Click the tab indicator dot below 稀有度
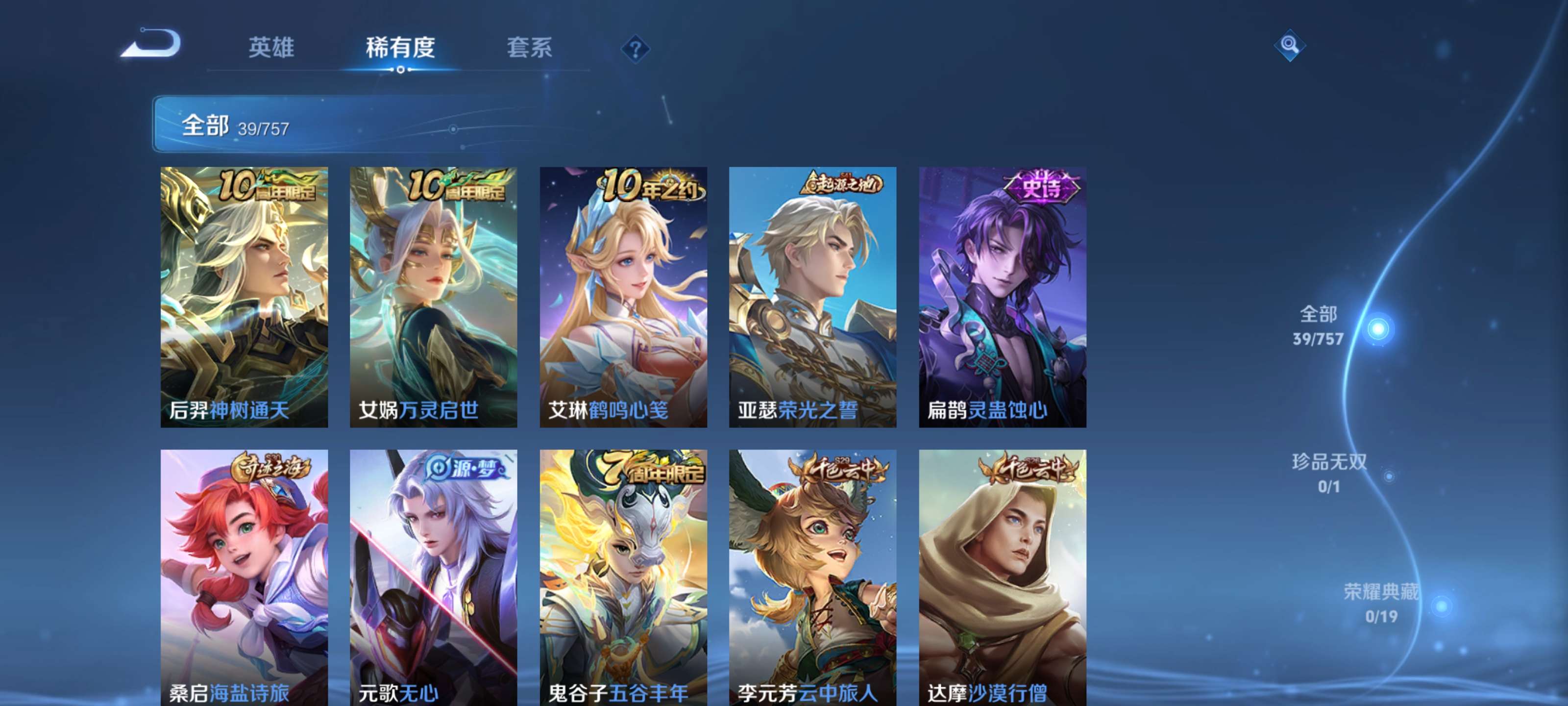The width and height of the screenshot is (1568, 706). pyautogui.click(x=400, y=70)
